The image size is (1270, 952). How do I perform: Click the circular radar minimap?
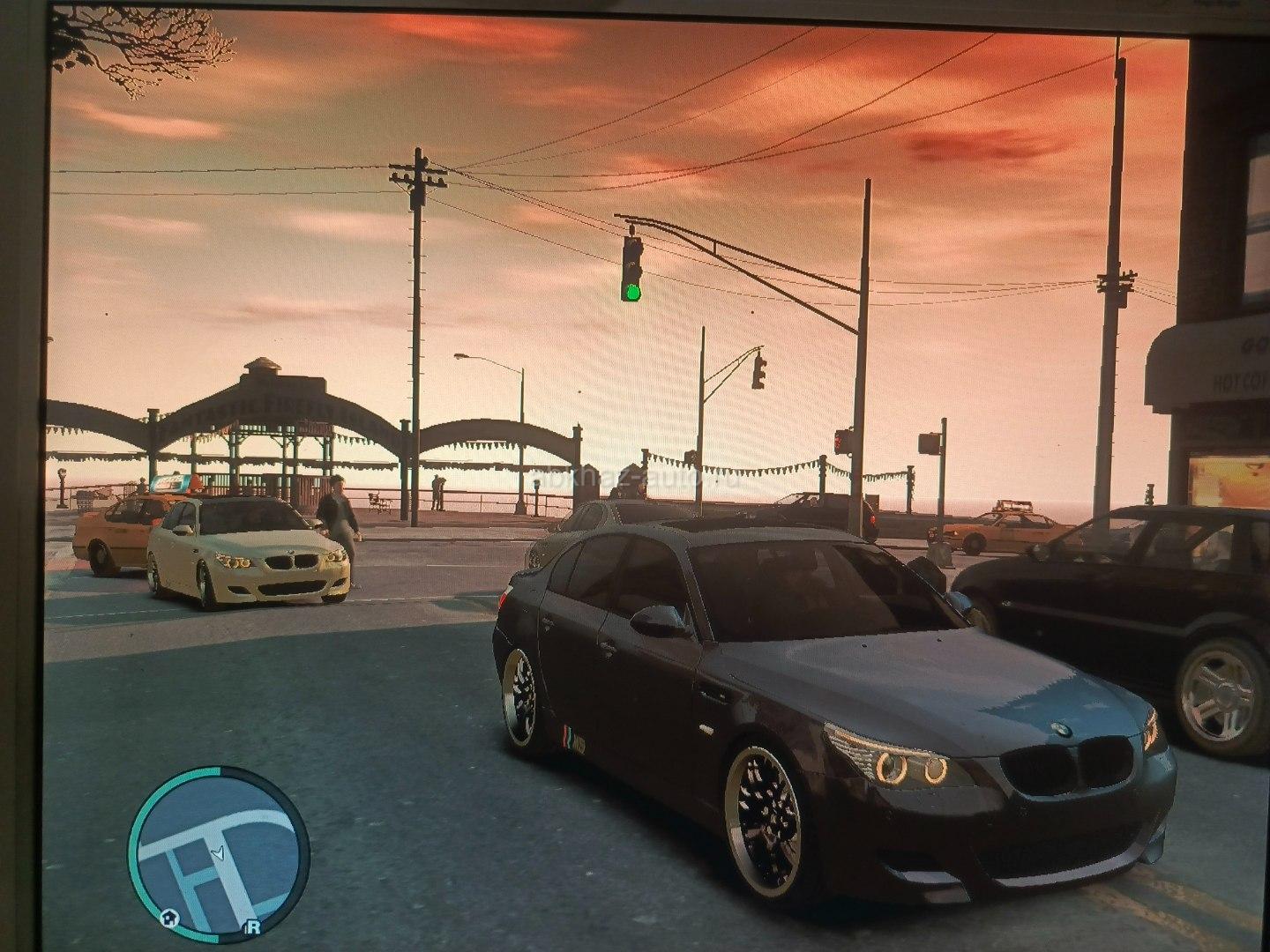point(219,849)
